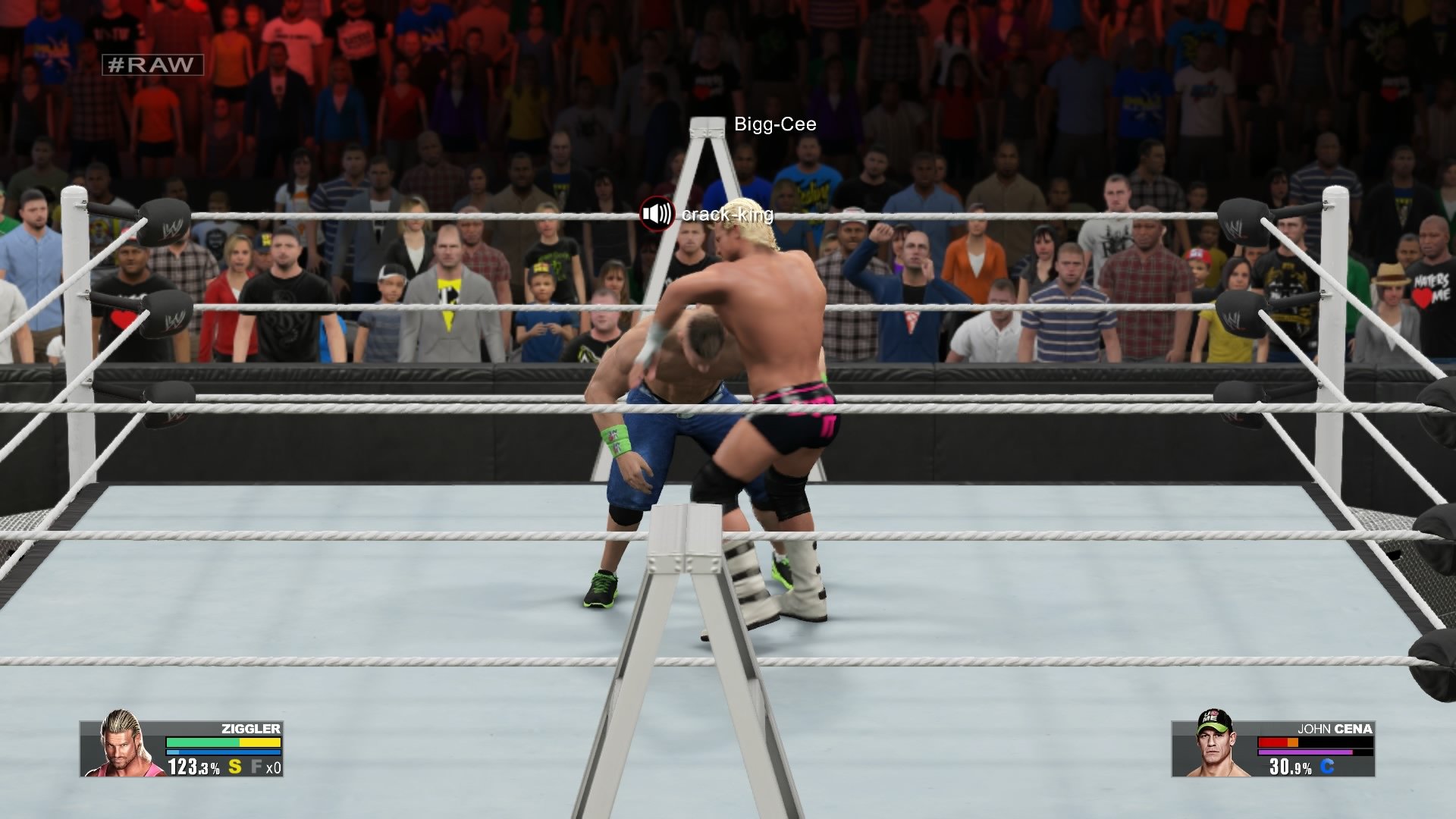This screenshot has height=819, width=1456.
Task: Click Cena's 30.9% damage readout
Action: click(1289, 767)
